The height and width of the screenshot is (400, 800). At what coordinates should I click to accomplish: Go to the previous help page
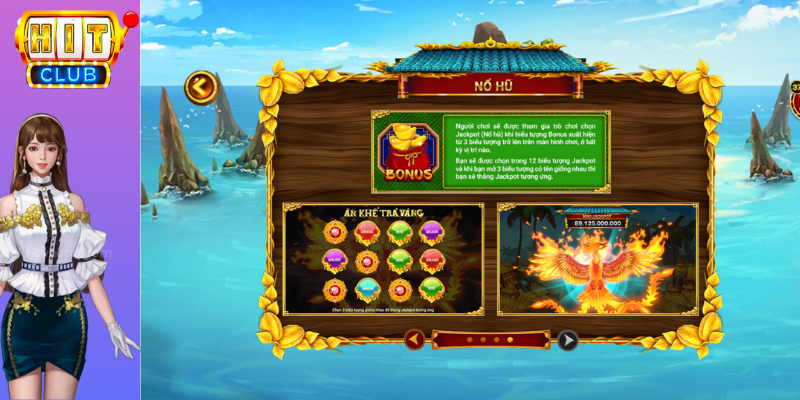[415, 340]
